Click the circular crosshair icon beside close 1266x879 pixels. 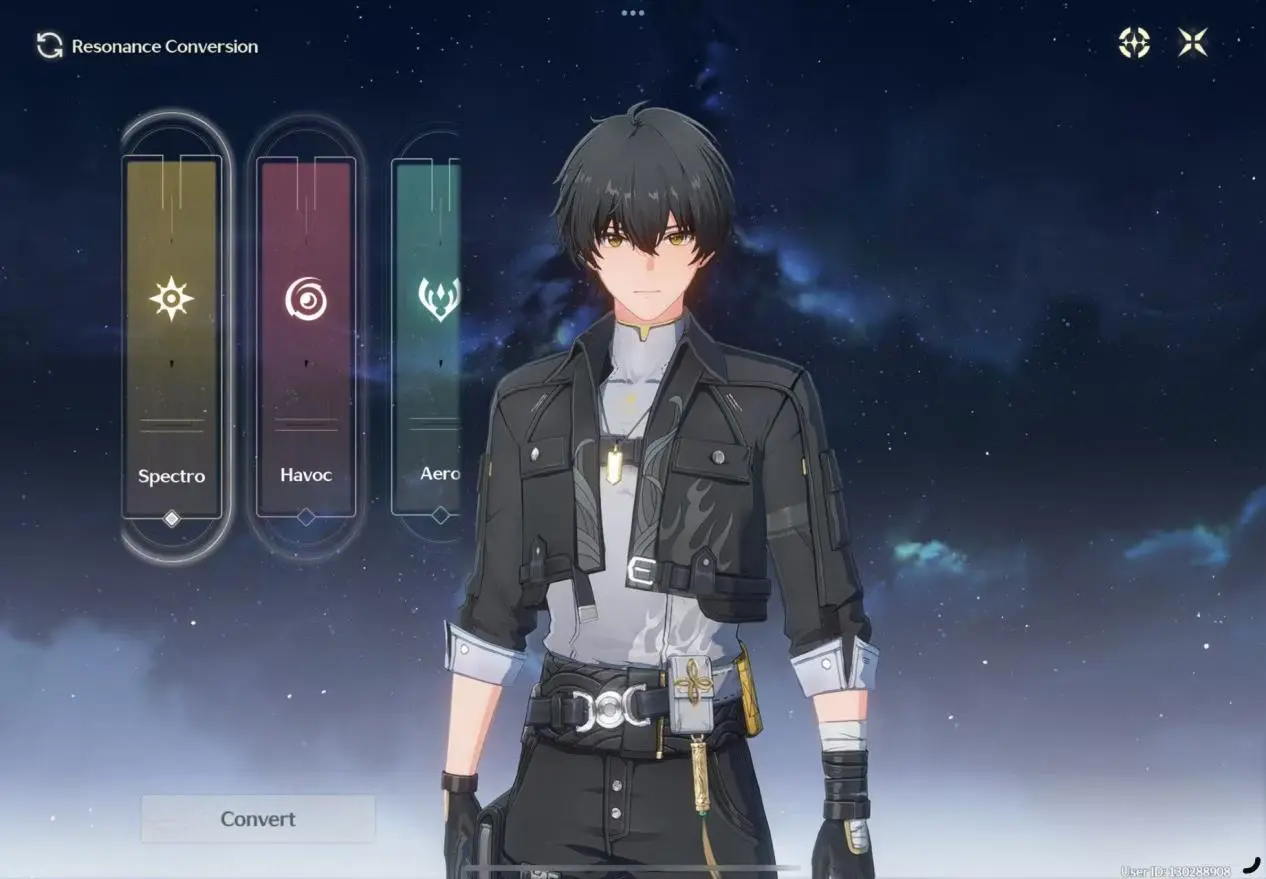[1134, 42]
